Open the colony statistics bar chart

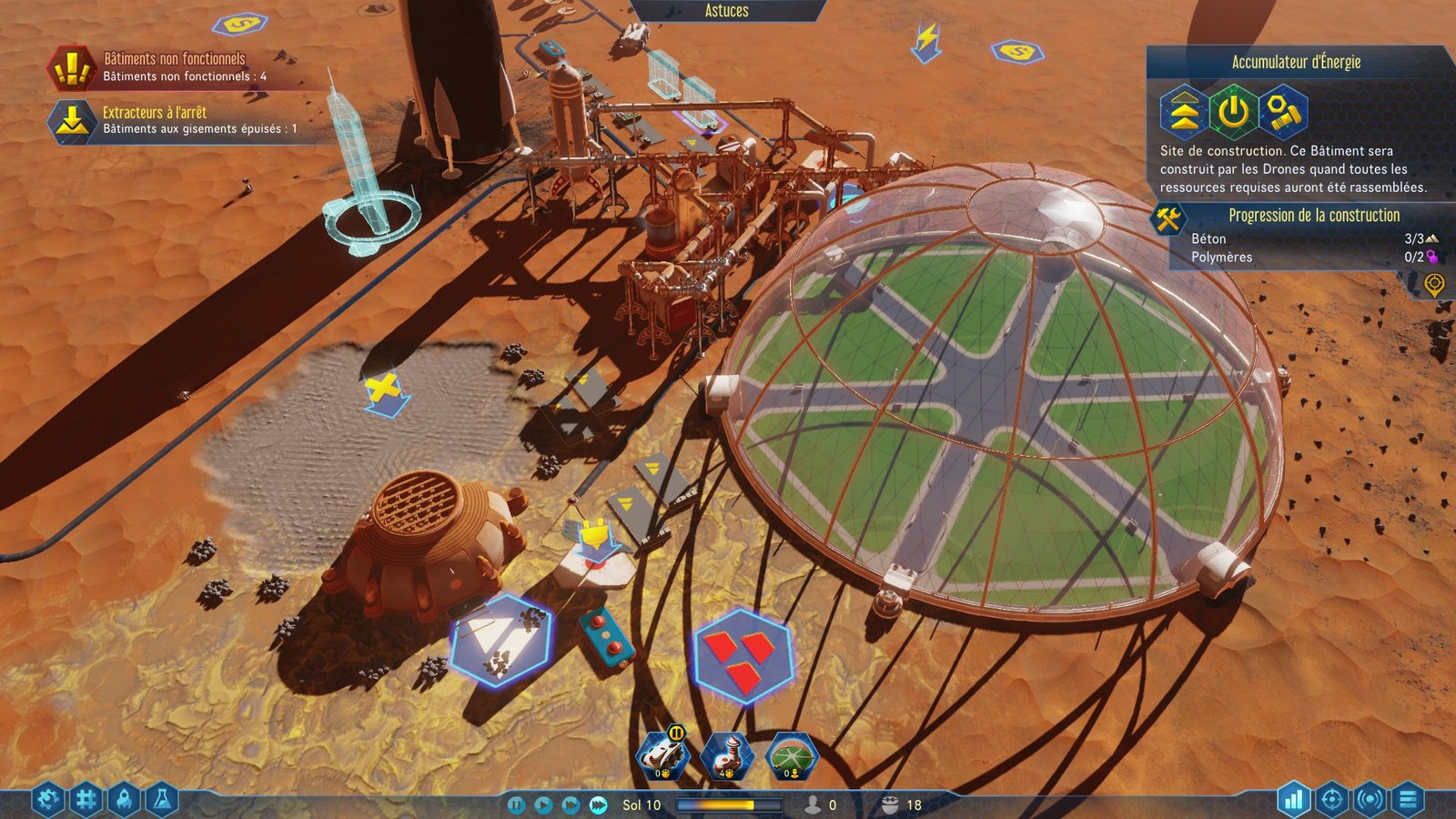pos(1293,800)
